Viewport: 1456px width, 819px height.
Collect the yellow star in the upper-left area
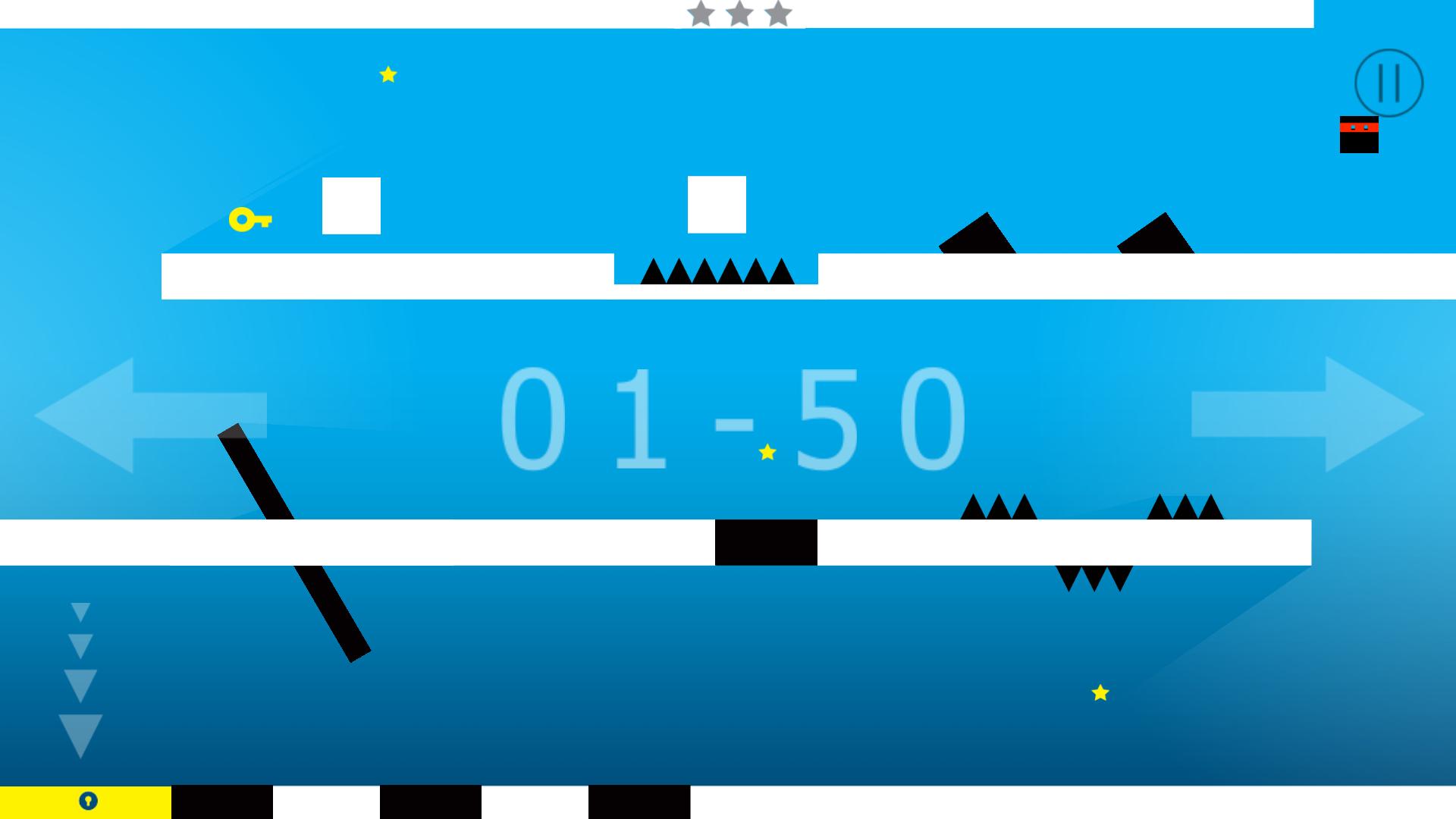point(388,74)
